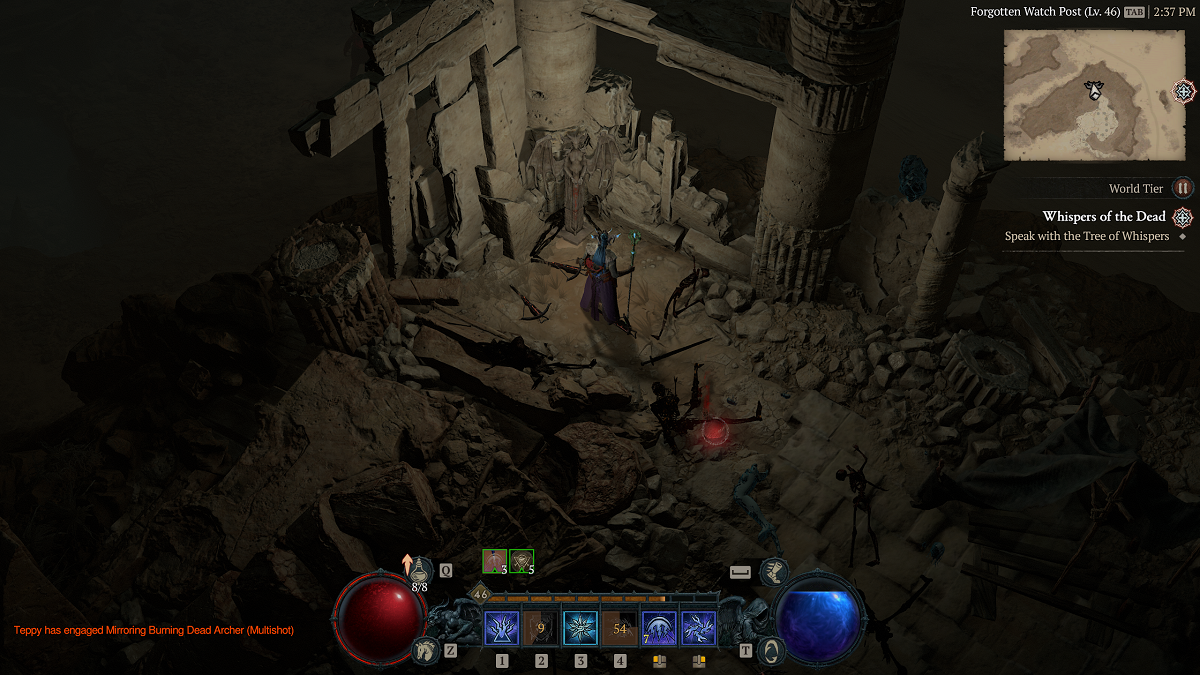Image resolution: width=1200 pixels, height=675 pixels.
Task: Click the town portal icon beside mana orb
Action: point(770,650)
